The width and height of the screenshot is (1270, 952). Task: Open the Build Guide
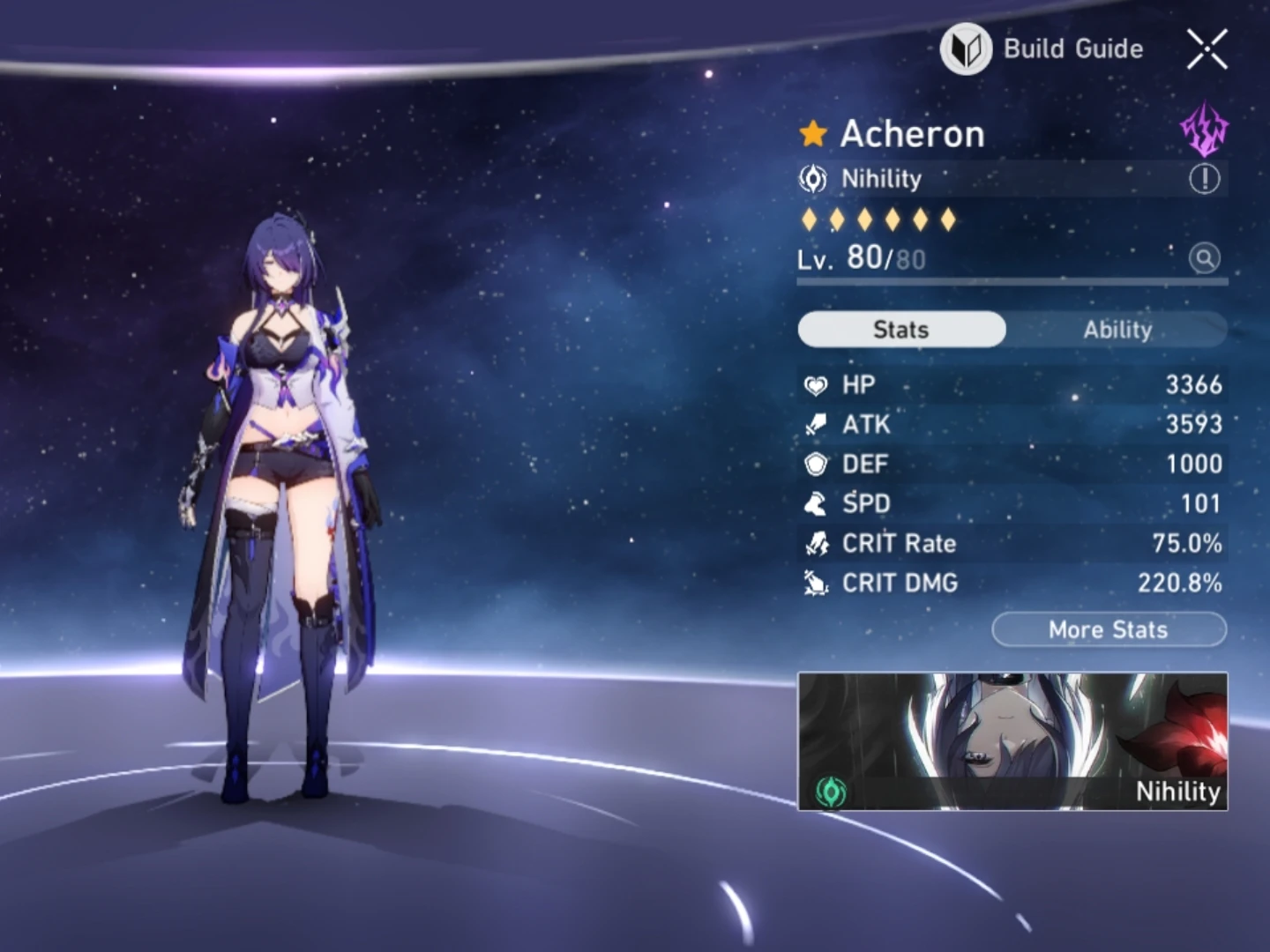[x=1041, y=48]
